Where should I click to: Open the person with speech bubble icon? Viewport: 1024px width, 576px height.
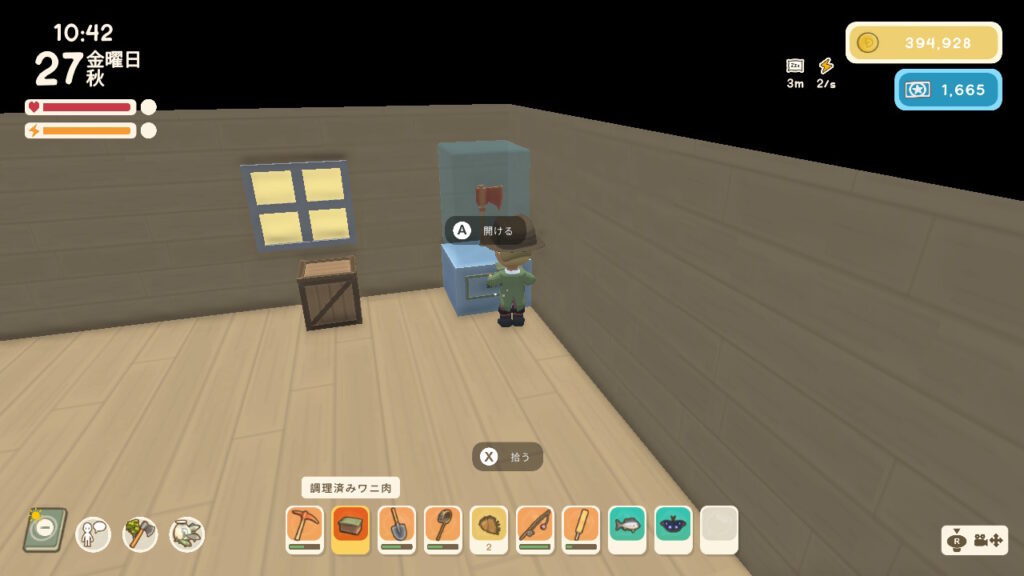point(93,533)
